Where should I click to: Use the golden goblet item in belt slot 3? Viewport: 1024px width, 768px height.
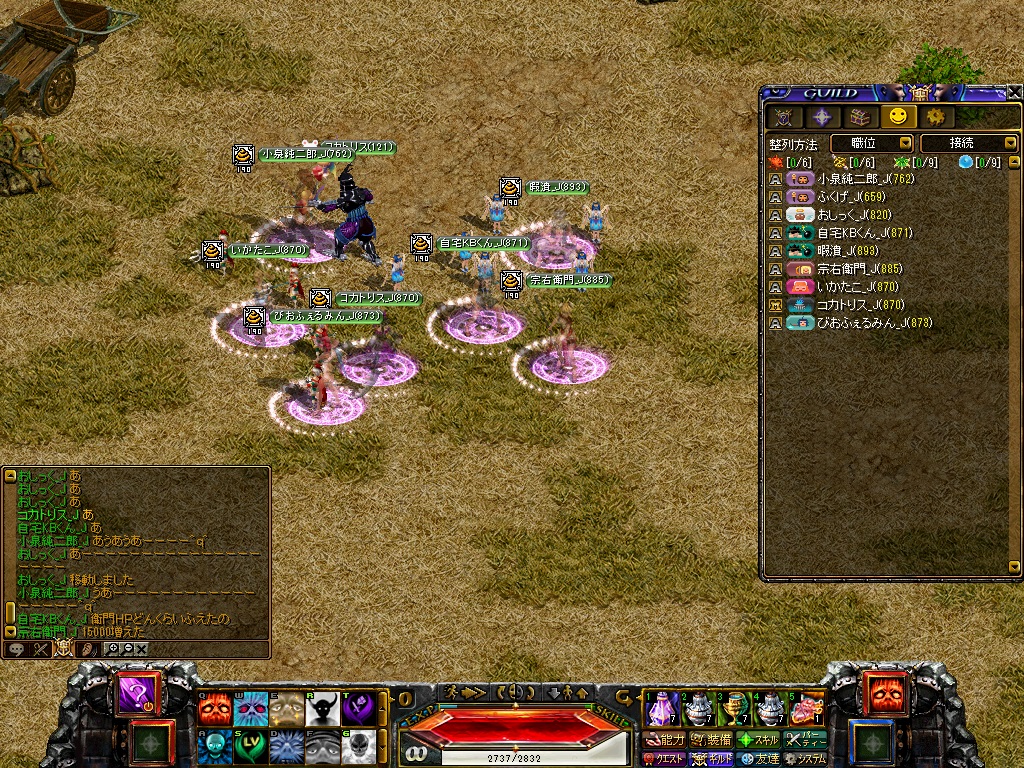tap(735, 708)
